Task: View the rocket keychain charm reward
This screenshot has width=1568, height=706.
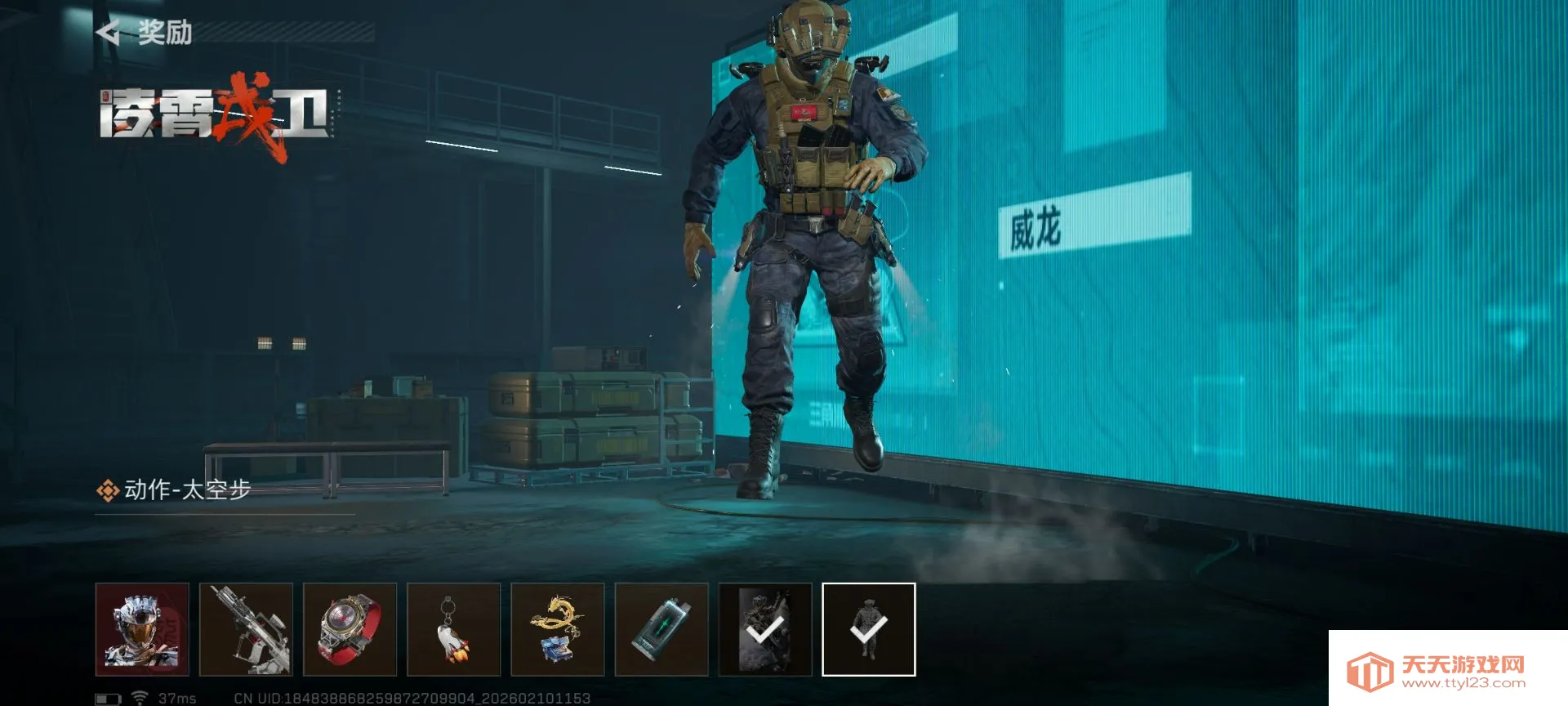Action: [x=453, y=629]
